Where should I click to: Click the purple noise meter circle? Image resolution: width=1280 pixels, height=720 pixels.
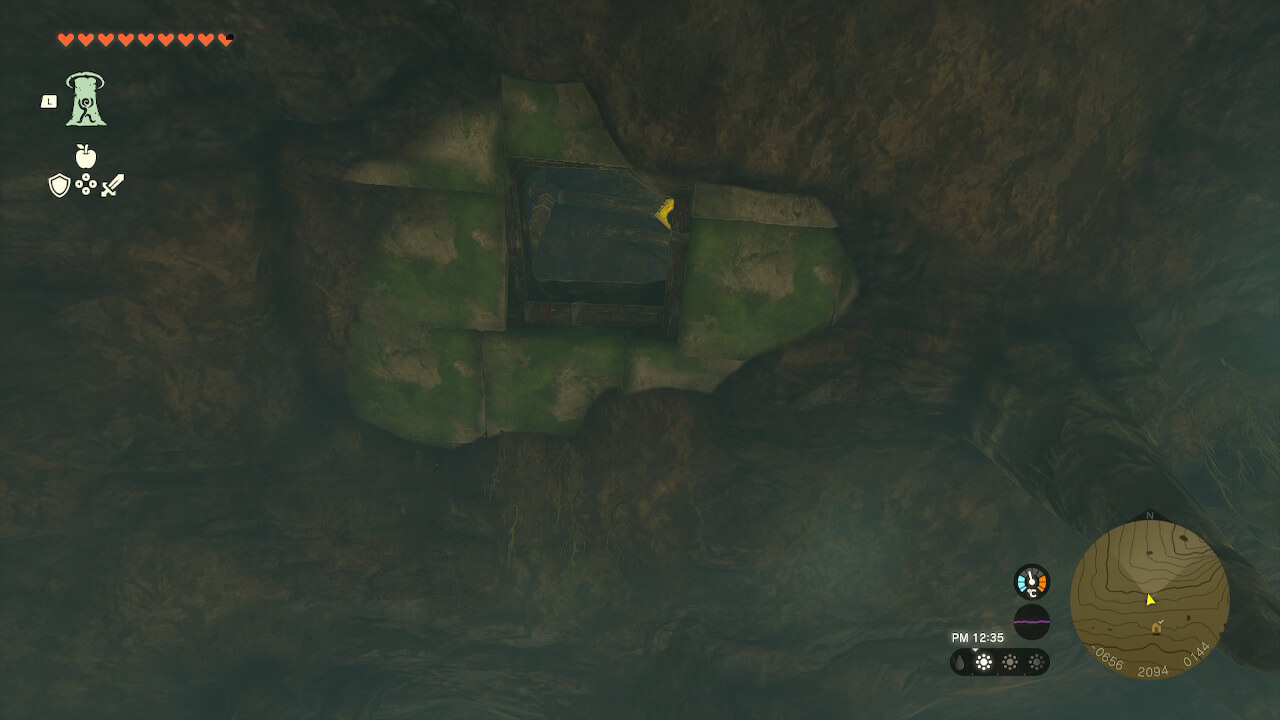[1031, 621]
